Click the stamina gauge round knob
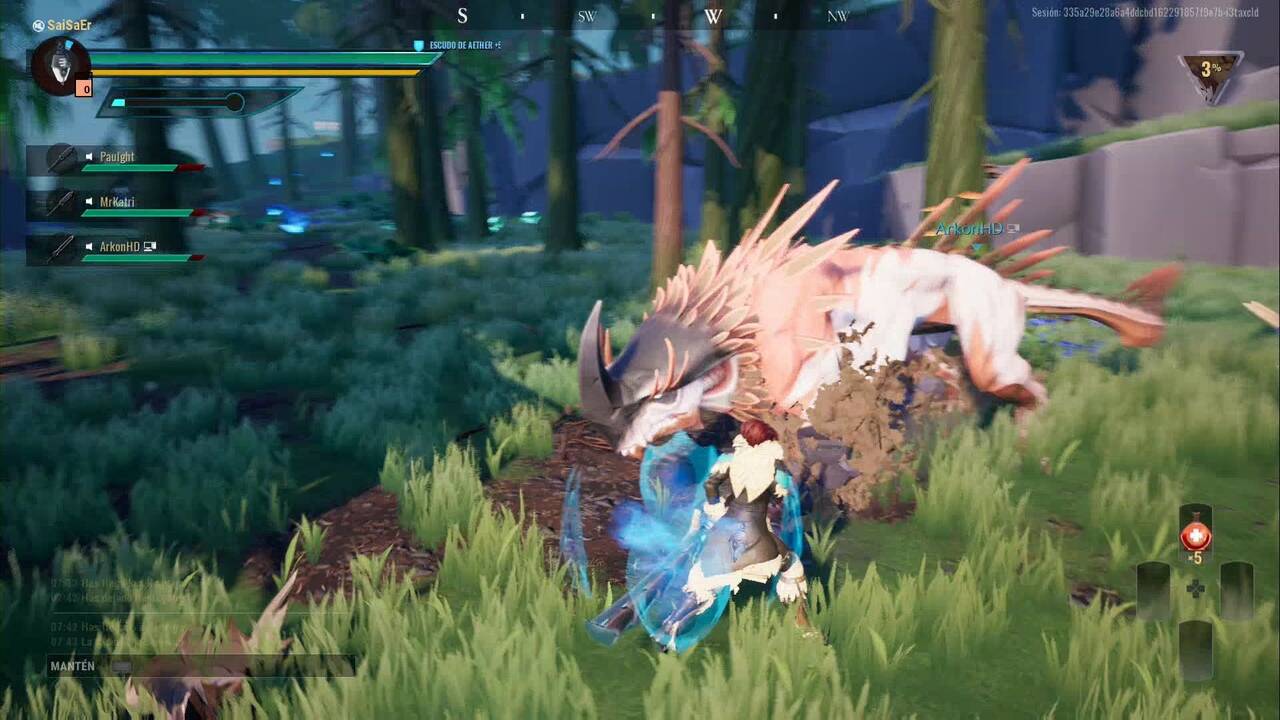 click(x=236, y=101)
